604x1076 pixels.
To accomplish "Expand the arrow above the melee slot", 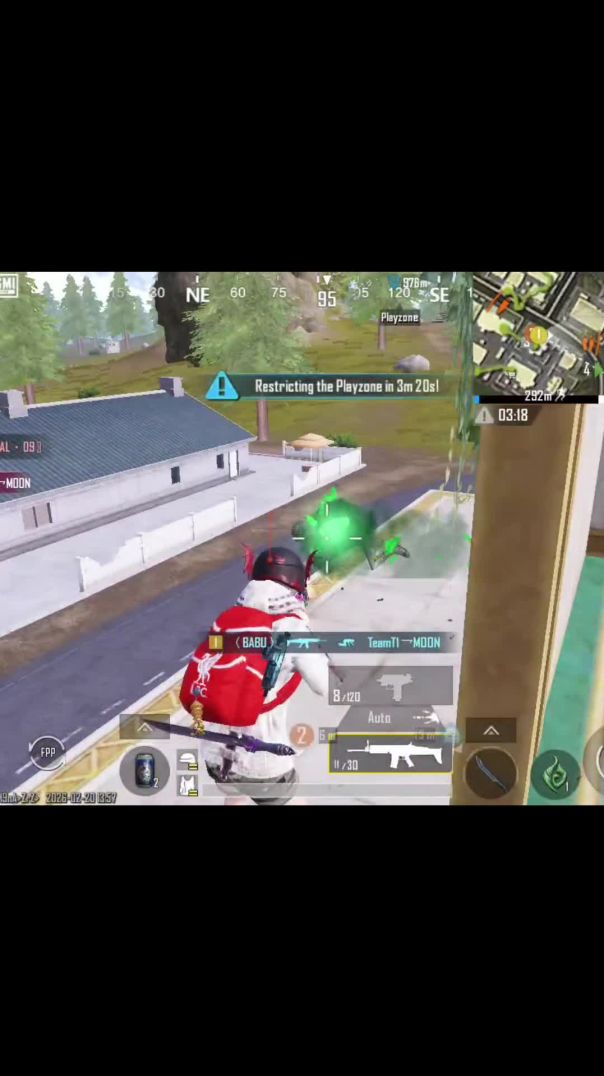I will point(490,731).
